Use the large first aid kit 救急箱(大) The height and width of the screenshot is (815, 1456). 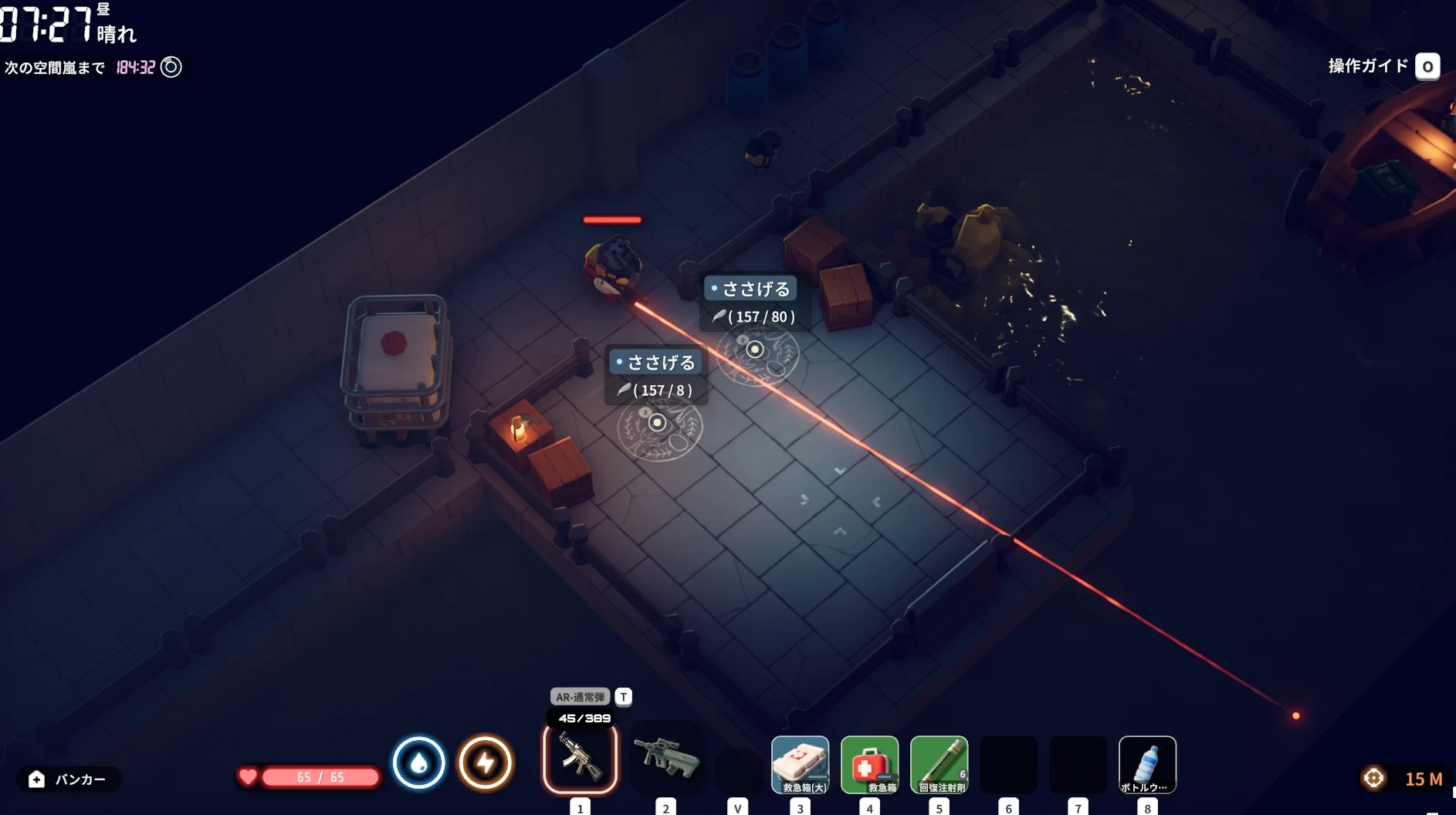pyautogui.click(x=801, y=764)
